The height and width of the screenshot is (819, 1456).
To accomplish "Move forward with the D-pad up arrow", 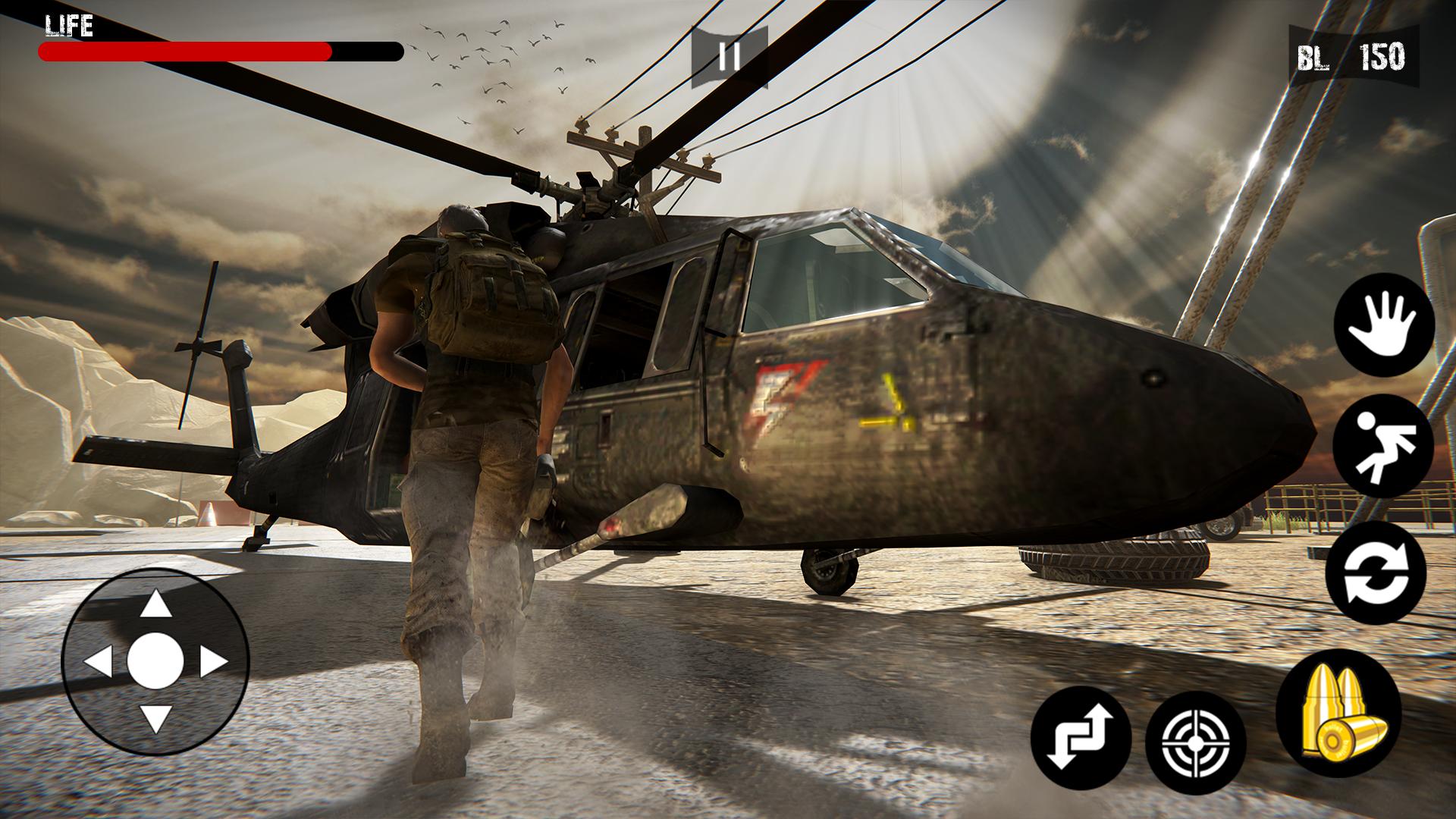I will click(156, 606).
